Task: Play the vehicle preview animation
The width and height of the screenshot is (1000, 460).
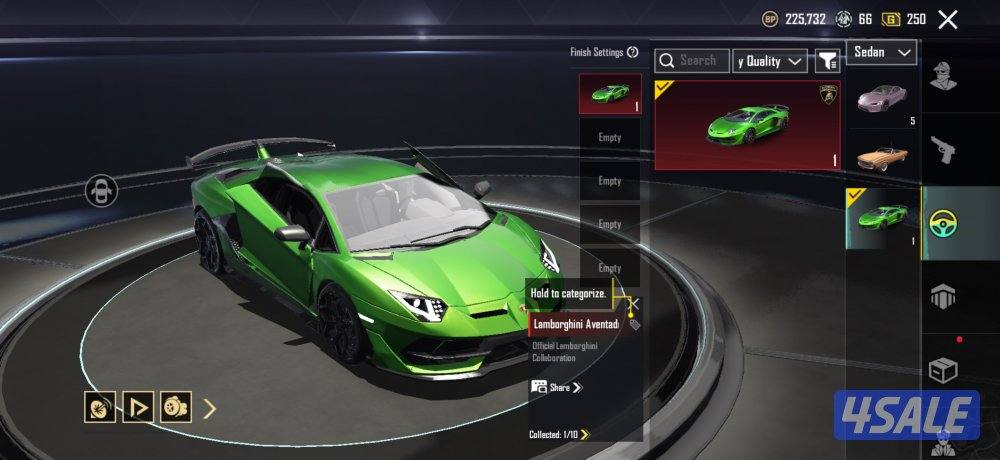Action: coord(138,407)
